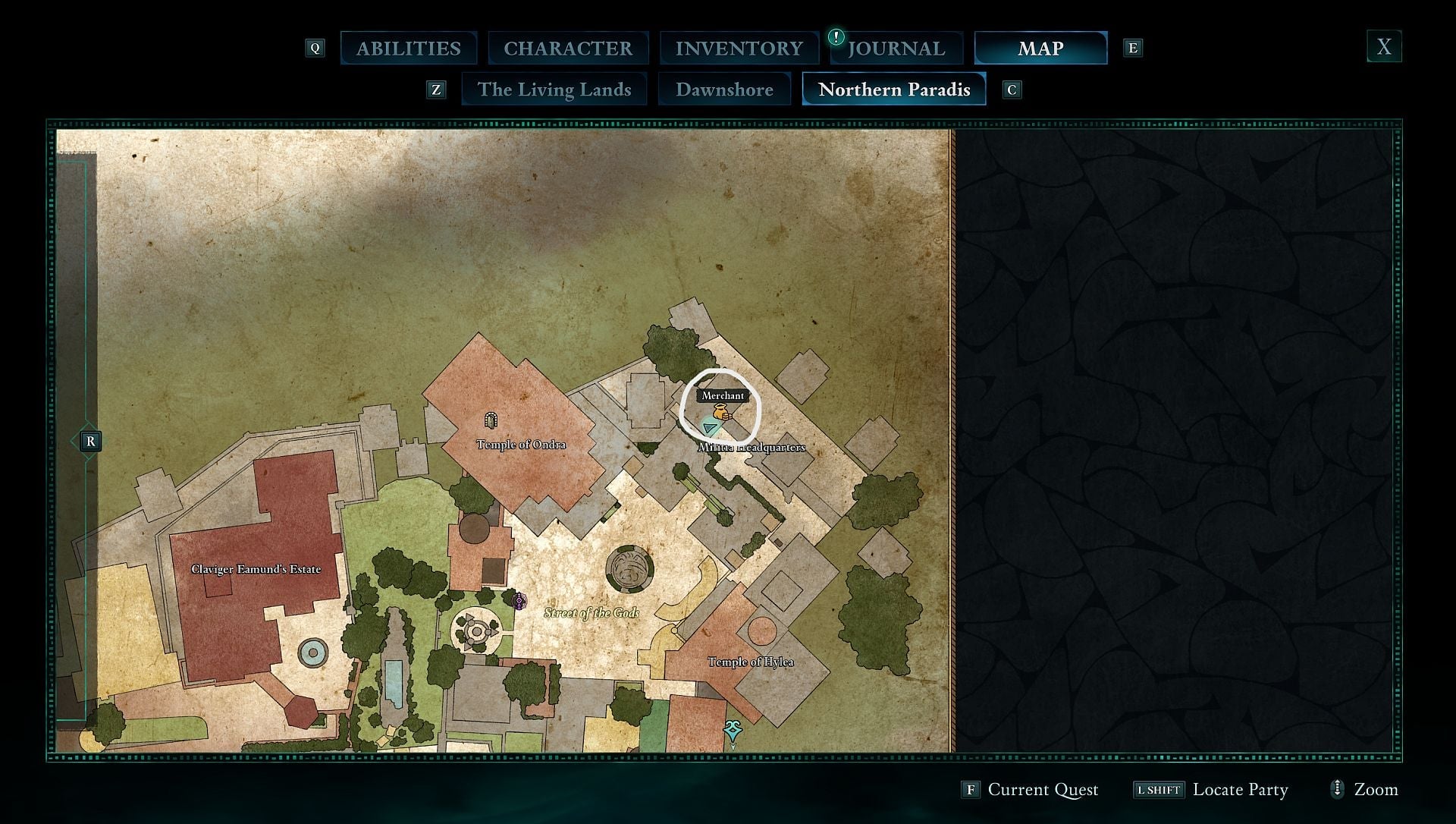Click the purple marker near Street of the Gods
The width and height of the screenshot is (1456, 824).
tap(520, 602)
